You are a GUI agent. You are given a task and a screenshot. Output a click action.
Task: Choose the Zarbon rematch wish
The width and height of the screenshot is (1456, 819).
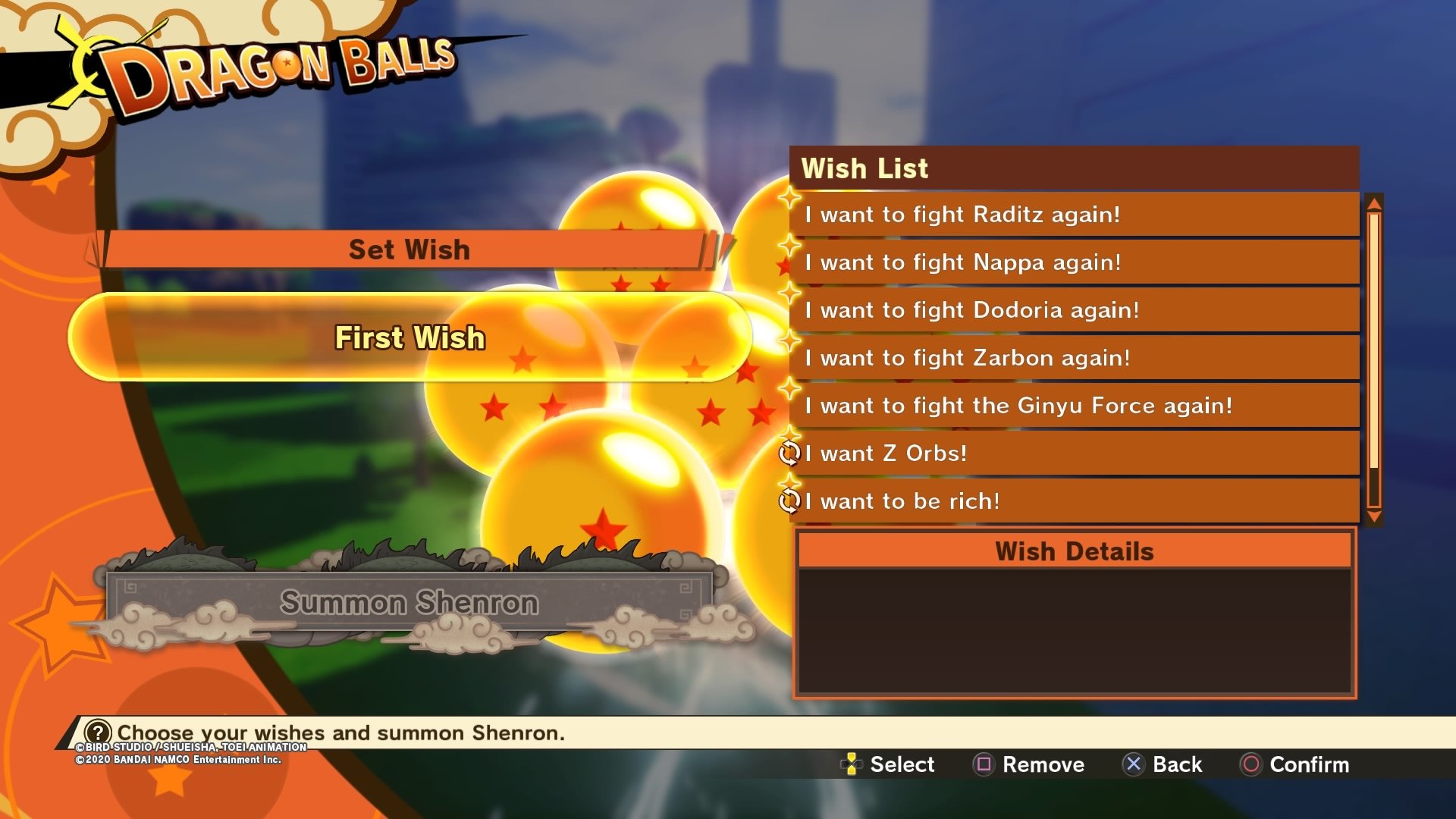pyautogui.click(x=1073, y=358)
